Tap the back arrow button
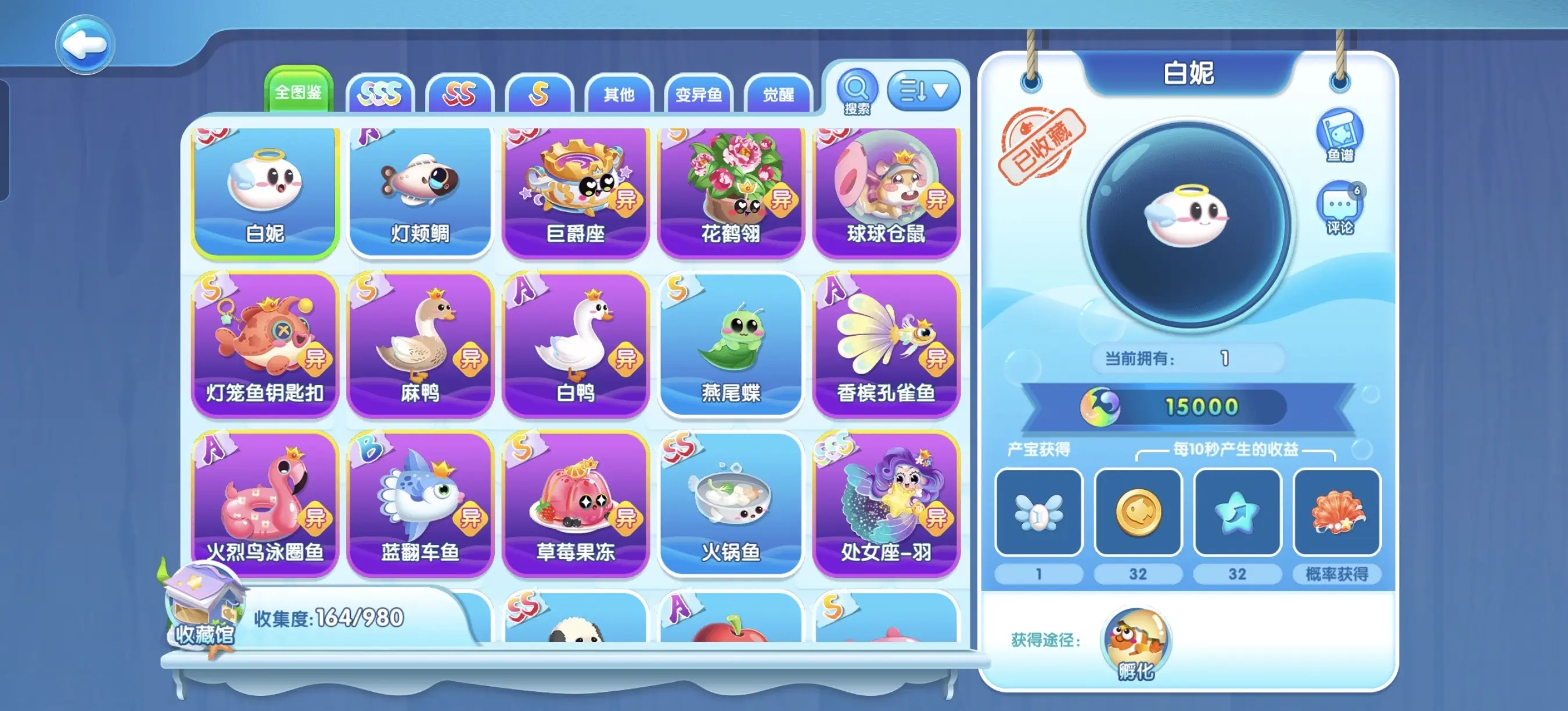This screenshot has width=1568, height=711. (85, 45)
